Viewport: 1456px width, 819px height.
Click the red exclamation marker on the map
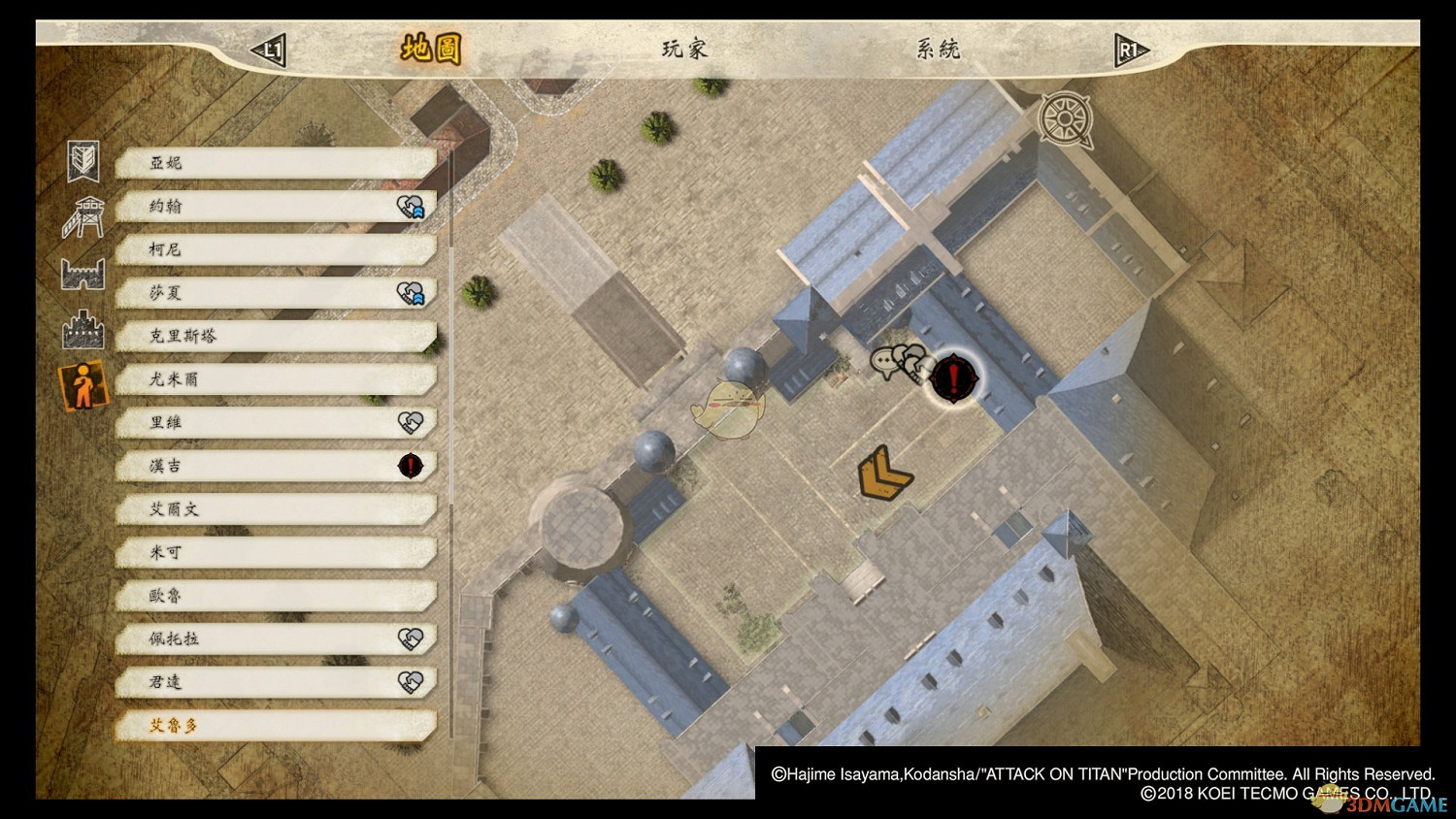point(955,377)
